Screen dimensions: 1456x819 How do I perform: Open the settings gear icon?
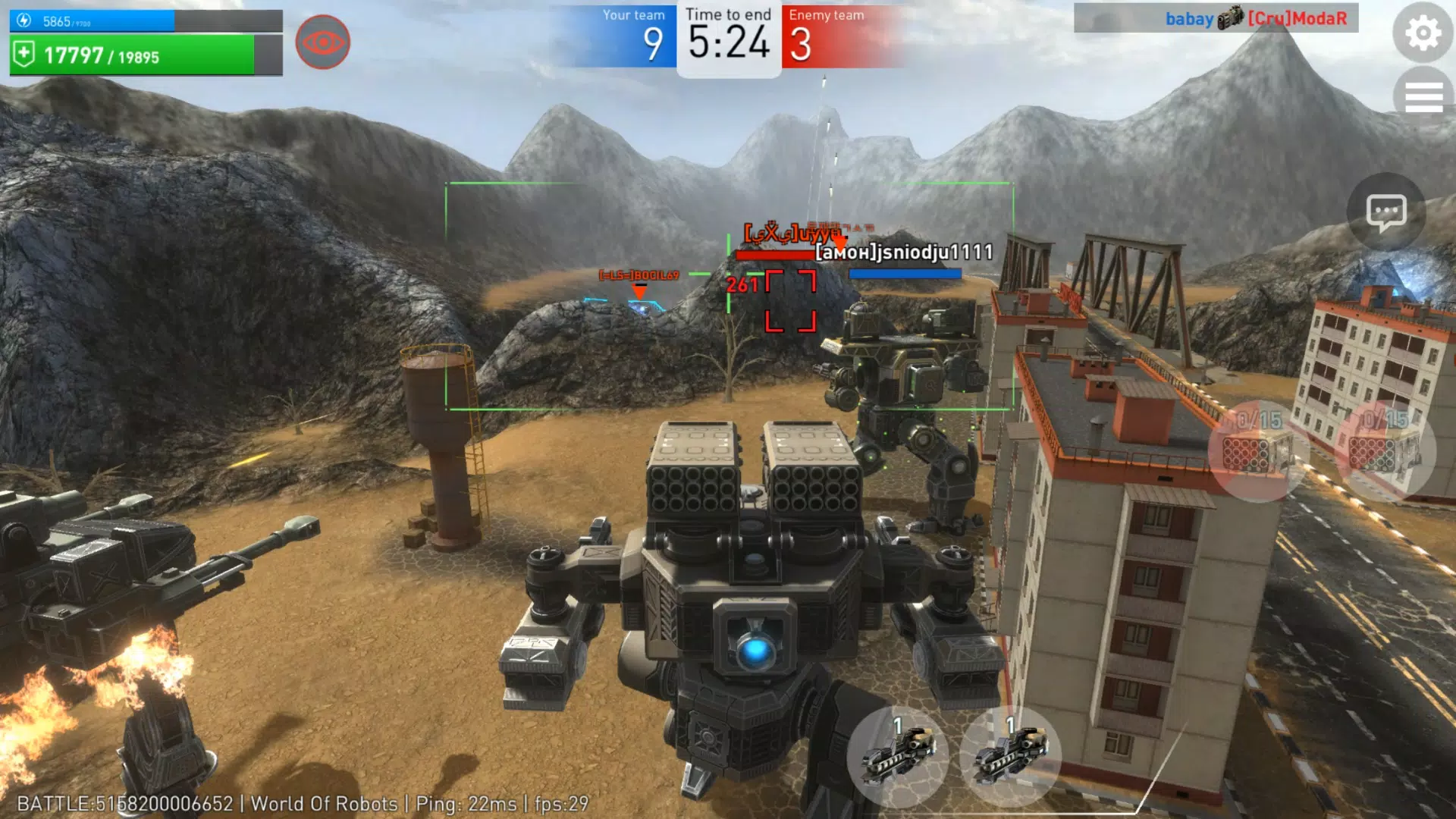pyautogui.click(x=1422, y=33)
